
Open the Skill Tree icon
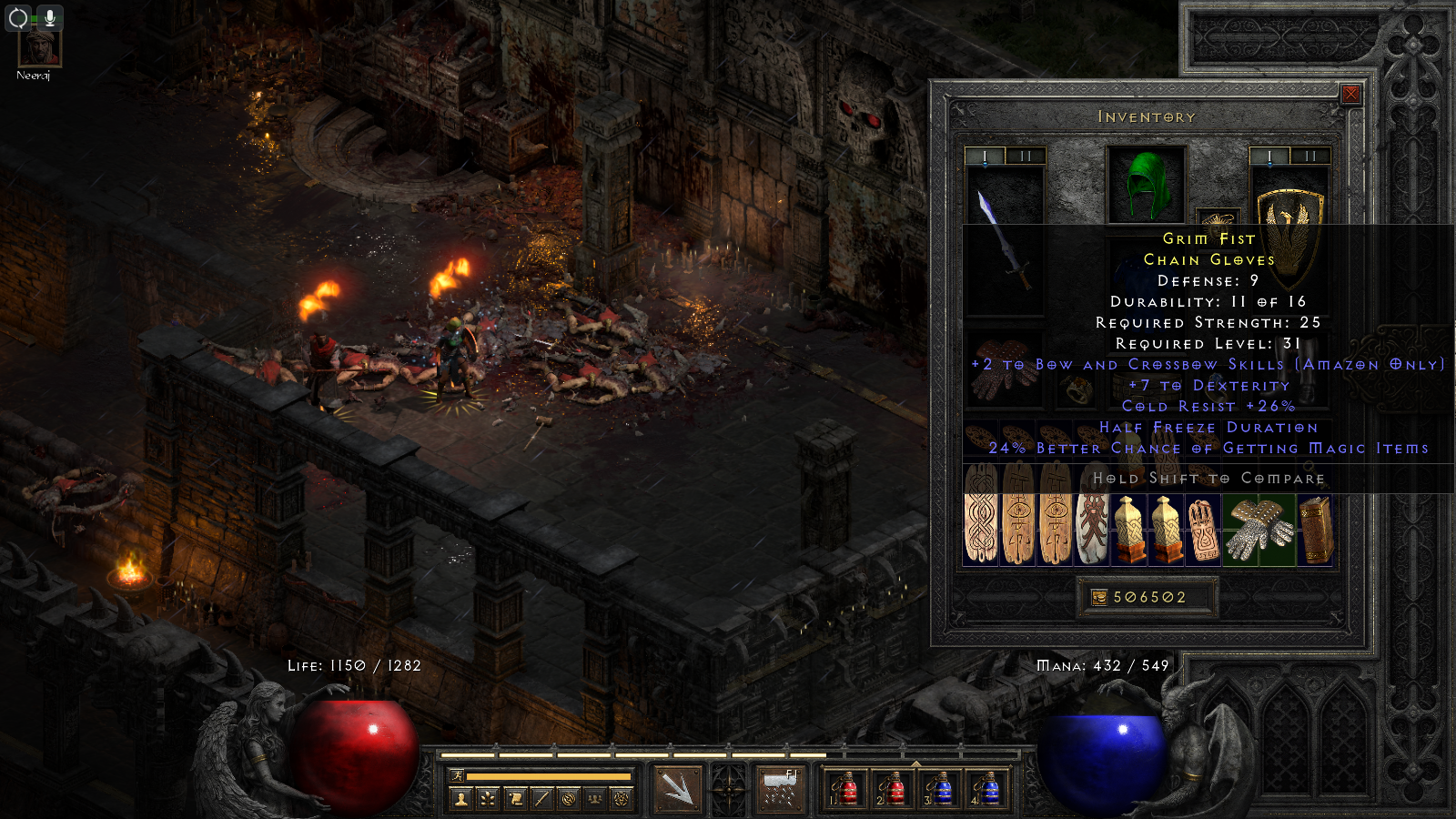pyautogui.click(x=487, y=799)
